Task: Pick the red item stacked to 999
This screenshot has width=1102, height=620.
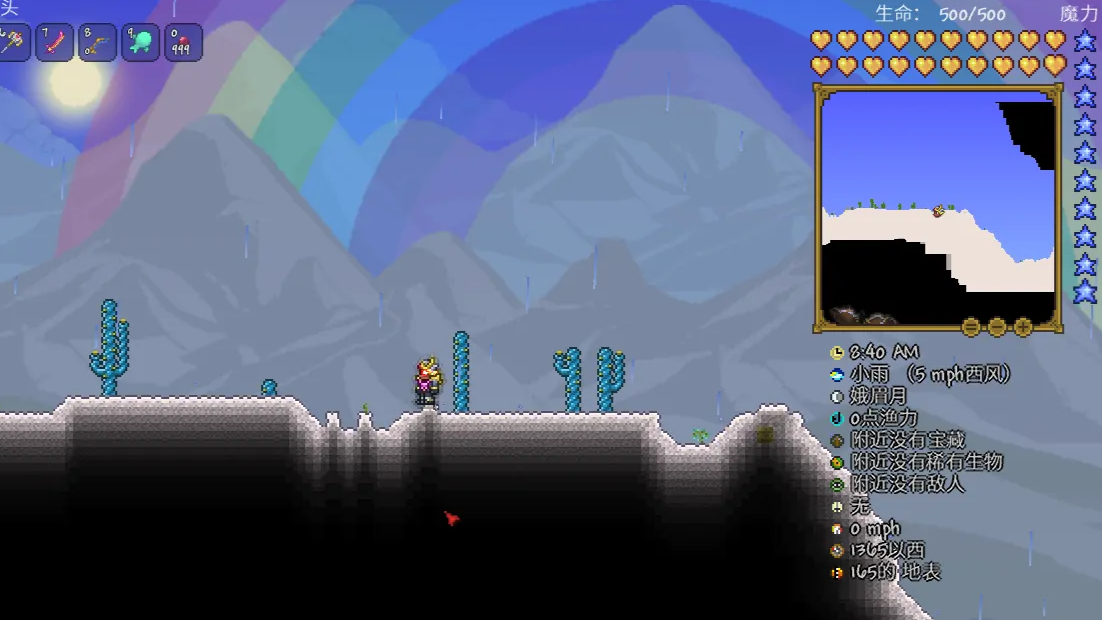Action: [x=184, y=43]
